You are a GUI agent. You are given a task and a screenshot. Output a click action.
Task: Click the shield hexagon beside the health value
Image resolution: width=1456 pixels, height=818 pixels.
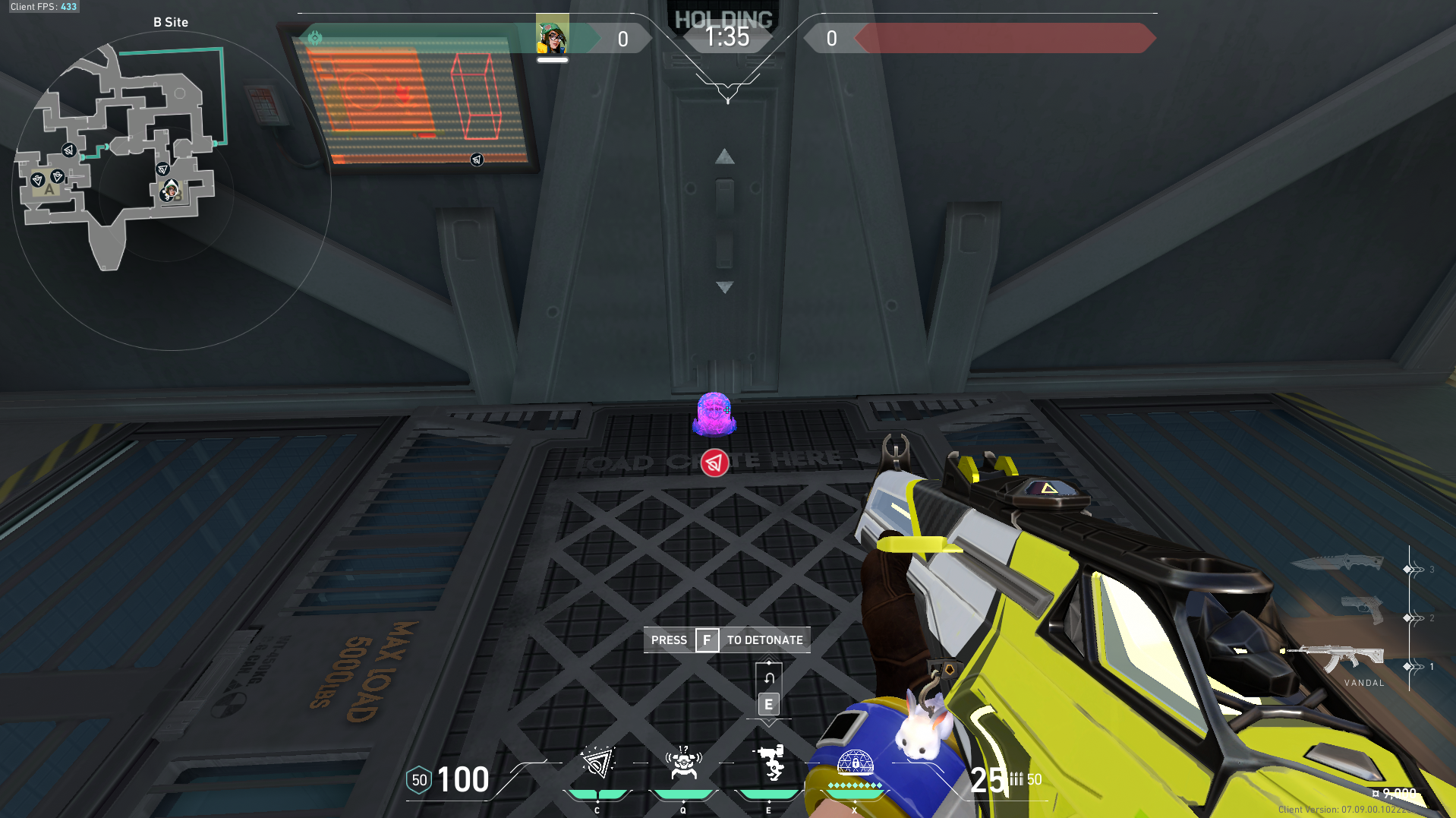tap(418, 779)
